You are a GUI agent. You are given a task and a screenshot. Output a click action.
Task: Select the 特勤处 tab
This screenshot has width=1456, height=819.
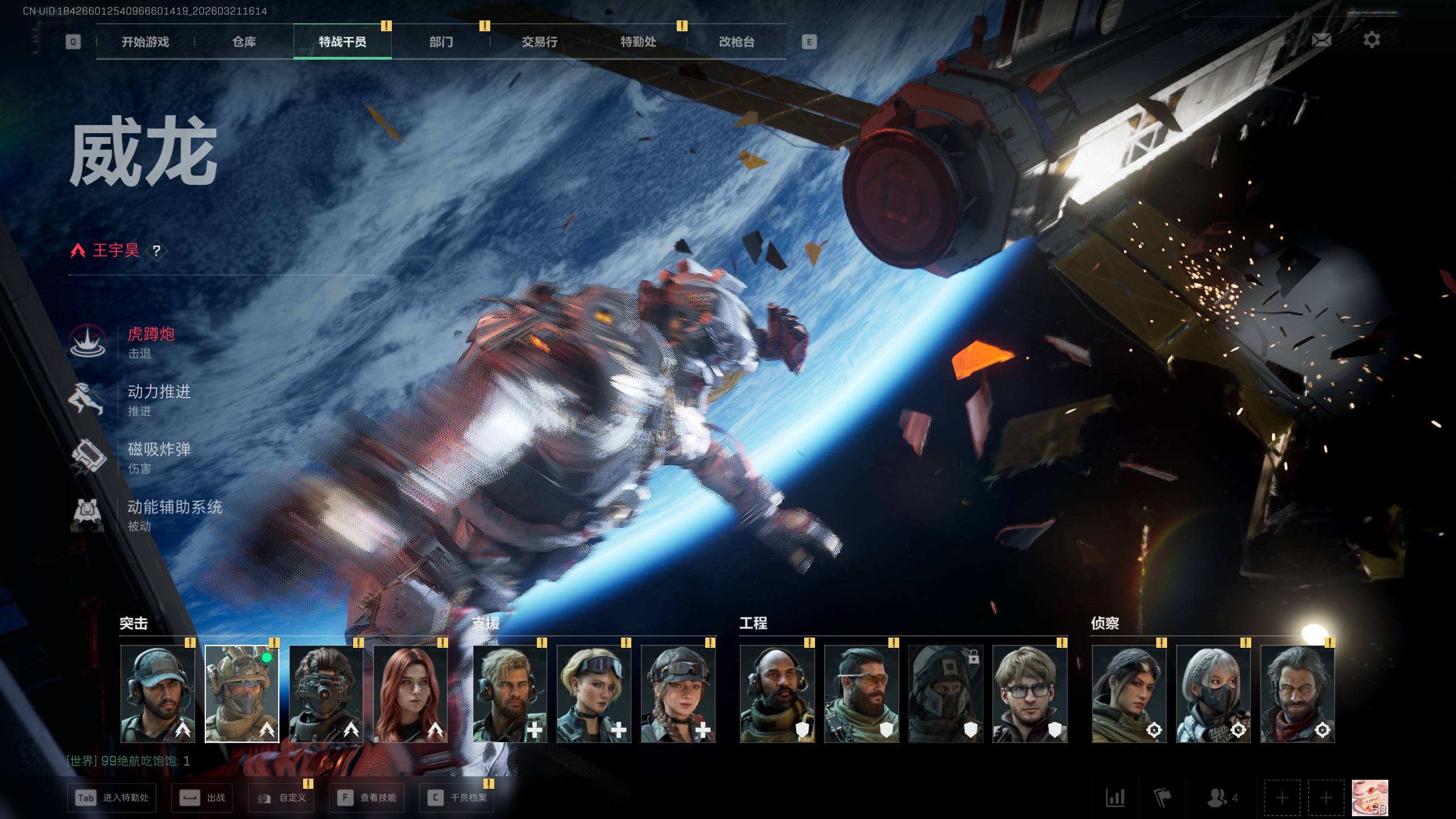tap(638, 42)
